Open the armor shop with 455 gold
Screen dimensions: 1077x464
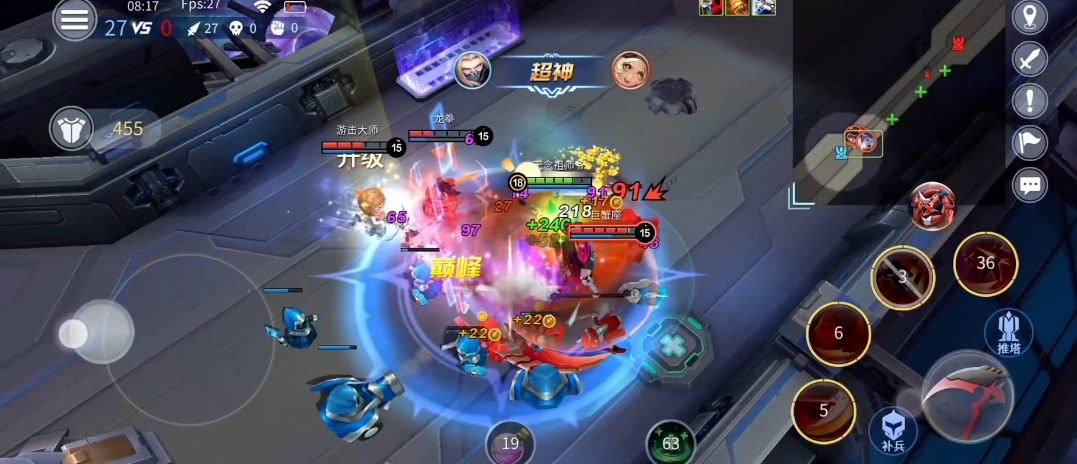(x=73, y=128)
